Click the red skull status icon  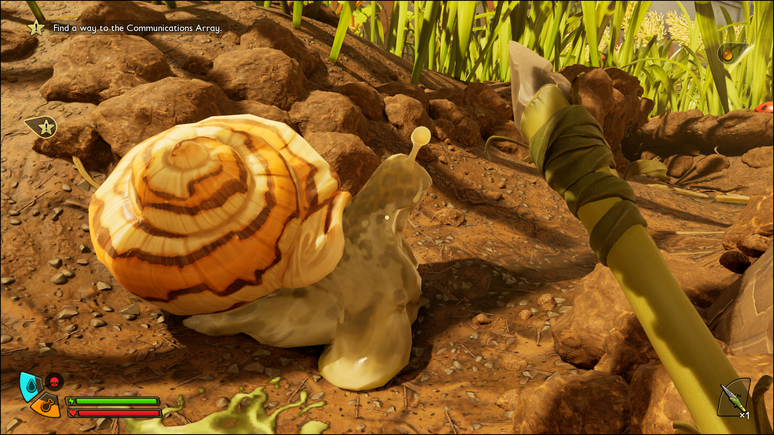(x=54, y=381)
